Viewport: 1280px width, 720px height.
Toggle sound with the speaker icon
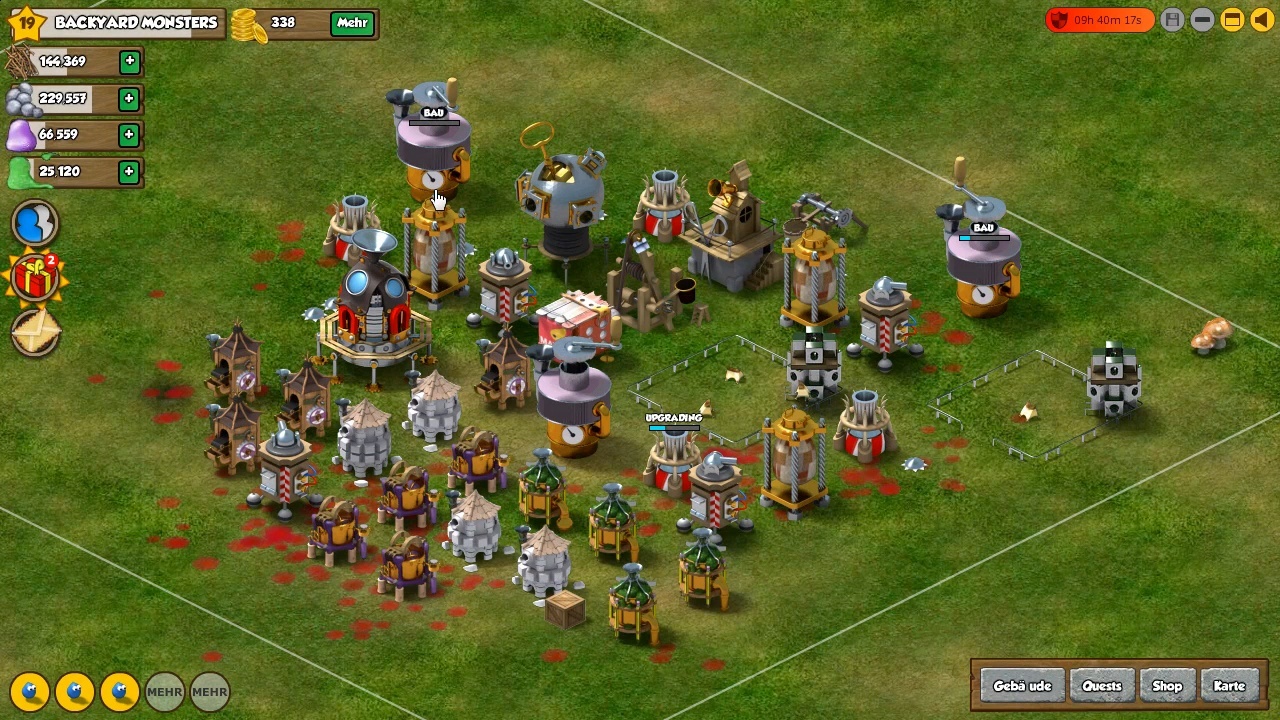[x=1262, y=20]
